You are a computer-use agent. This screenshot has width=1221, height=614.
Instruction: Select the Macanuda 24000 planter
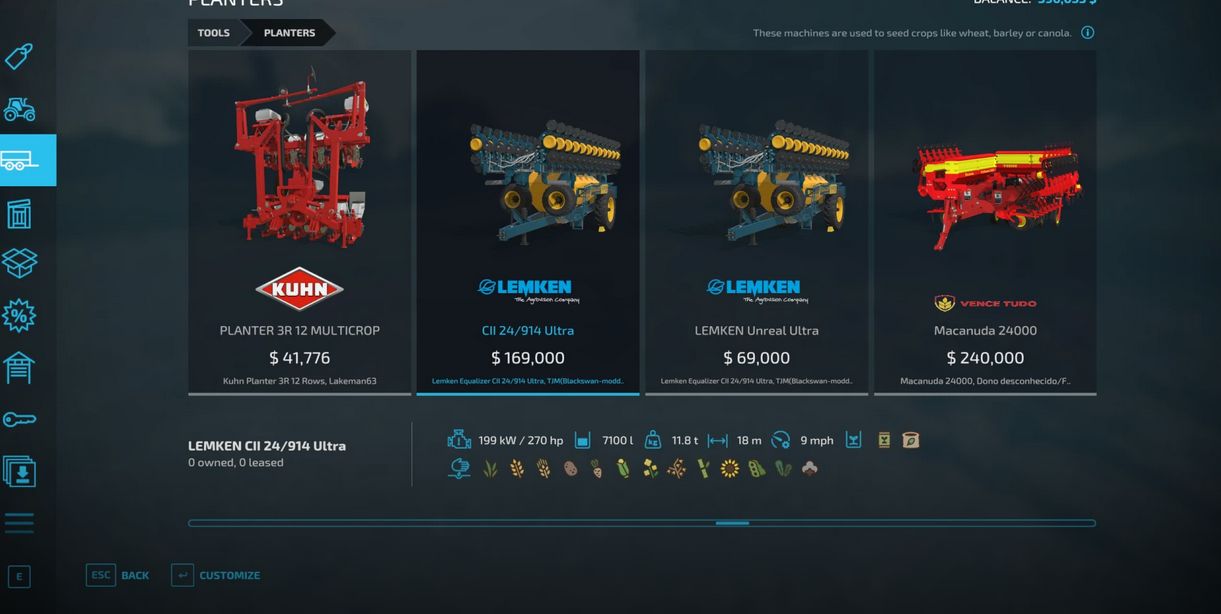pos(985,222)
